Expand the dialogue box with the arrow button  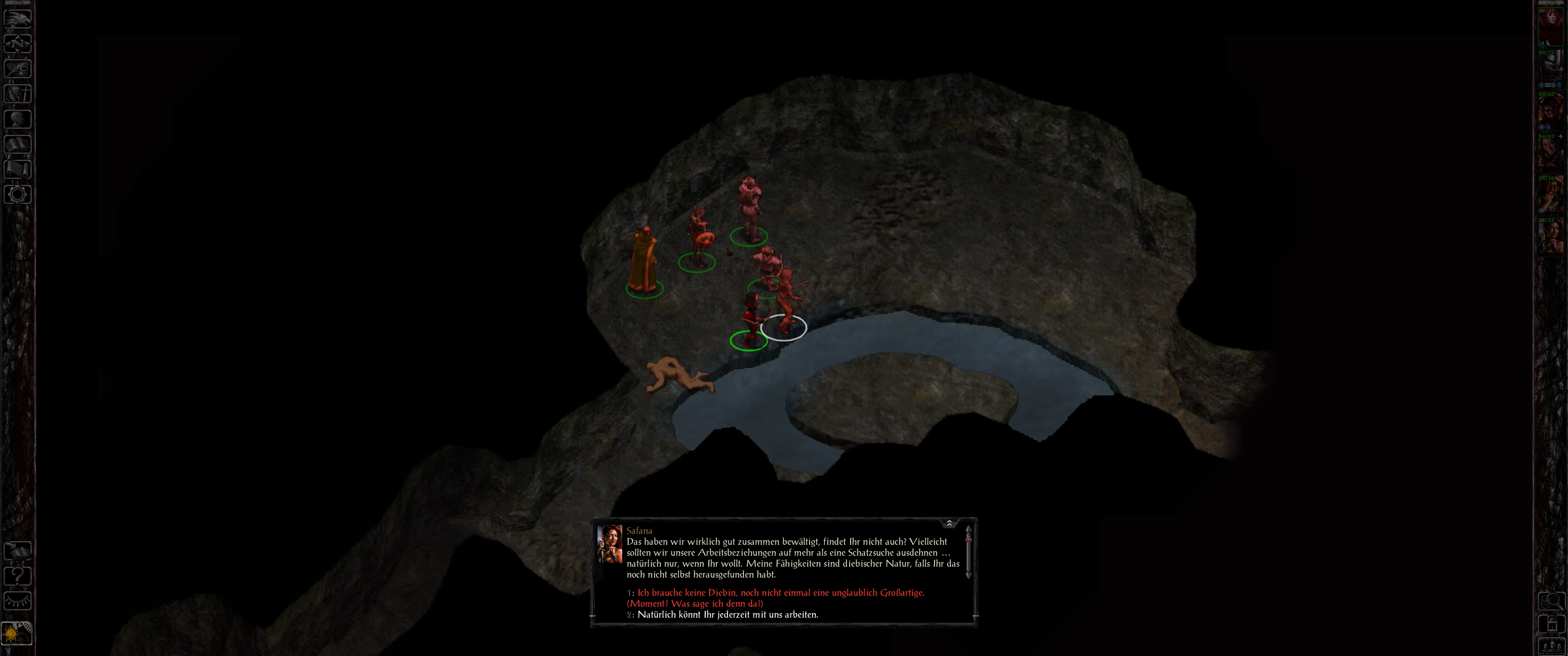tap(949, 523)
